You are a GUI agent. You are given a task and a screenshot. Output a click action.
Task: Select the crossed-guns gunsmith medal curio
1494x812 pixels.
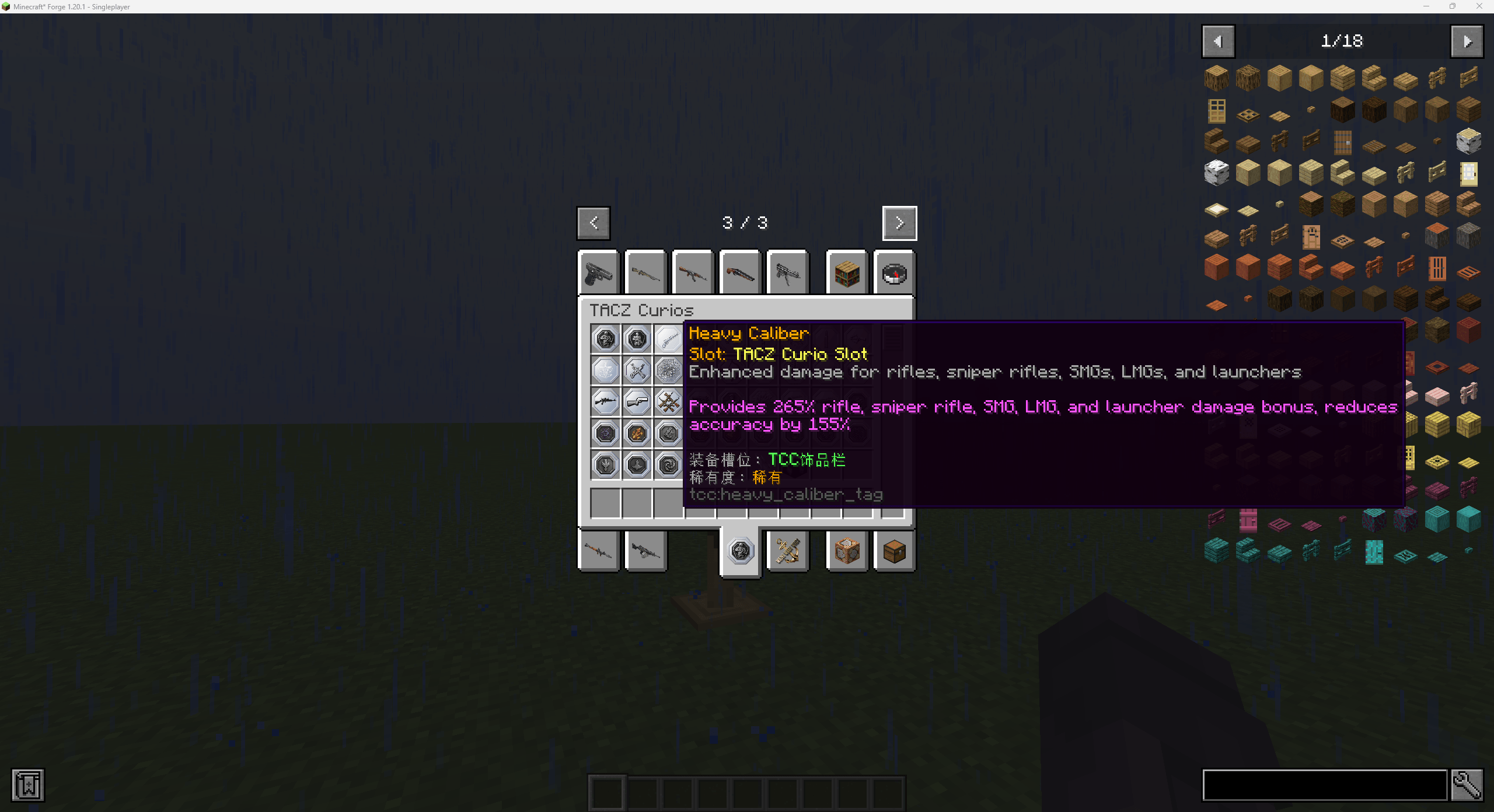pyautogui.click(x=637, y=370)
